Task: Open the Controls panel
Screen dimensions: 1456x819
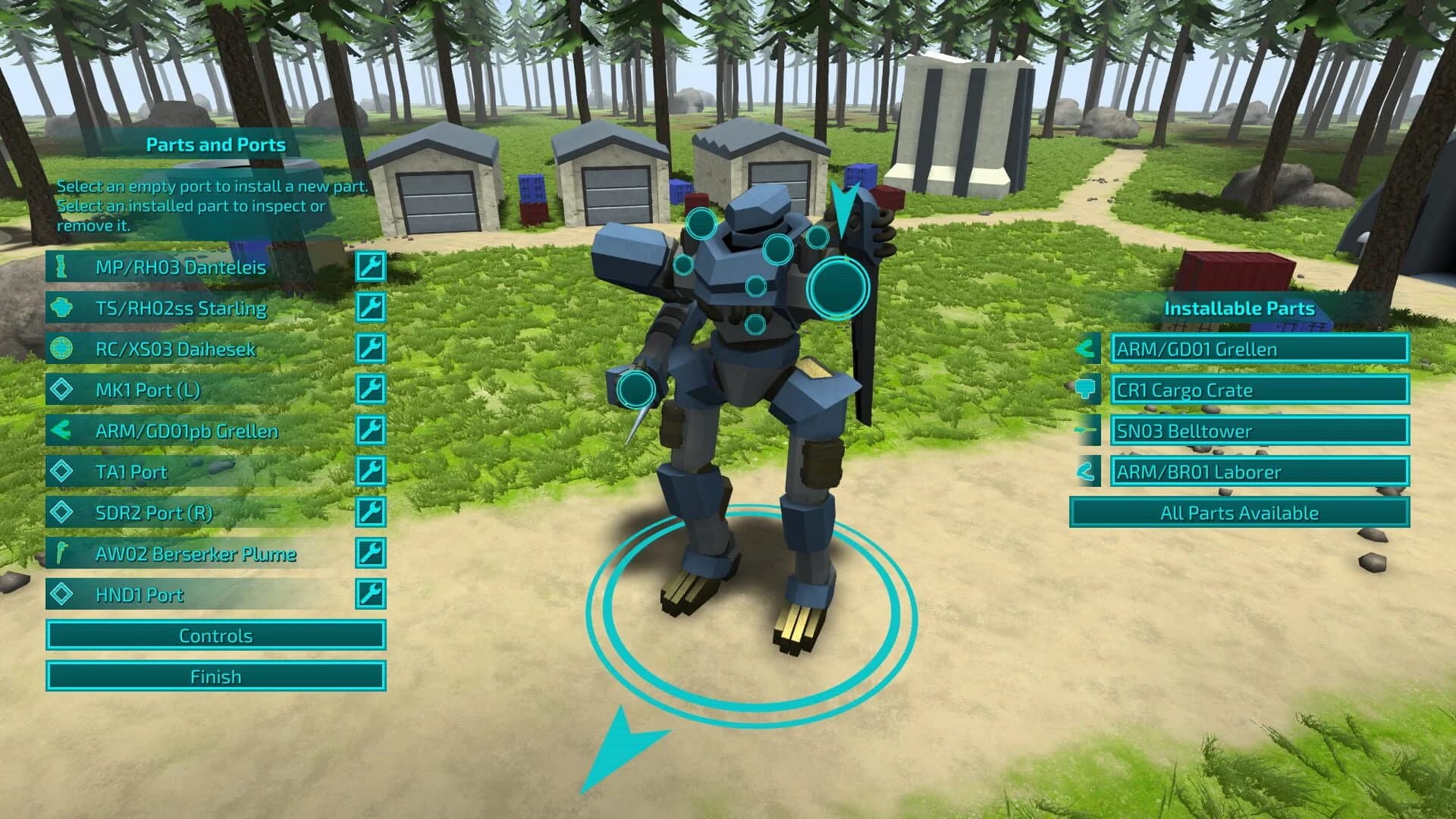Action: pos(216,635)
